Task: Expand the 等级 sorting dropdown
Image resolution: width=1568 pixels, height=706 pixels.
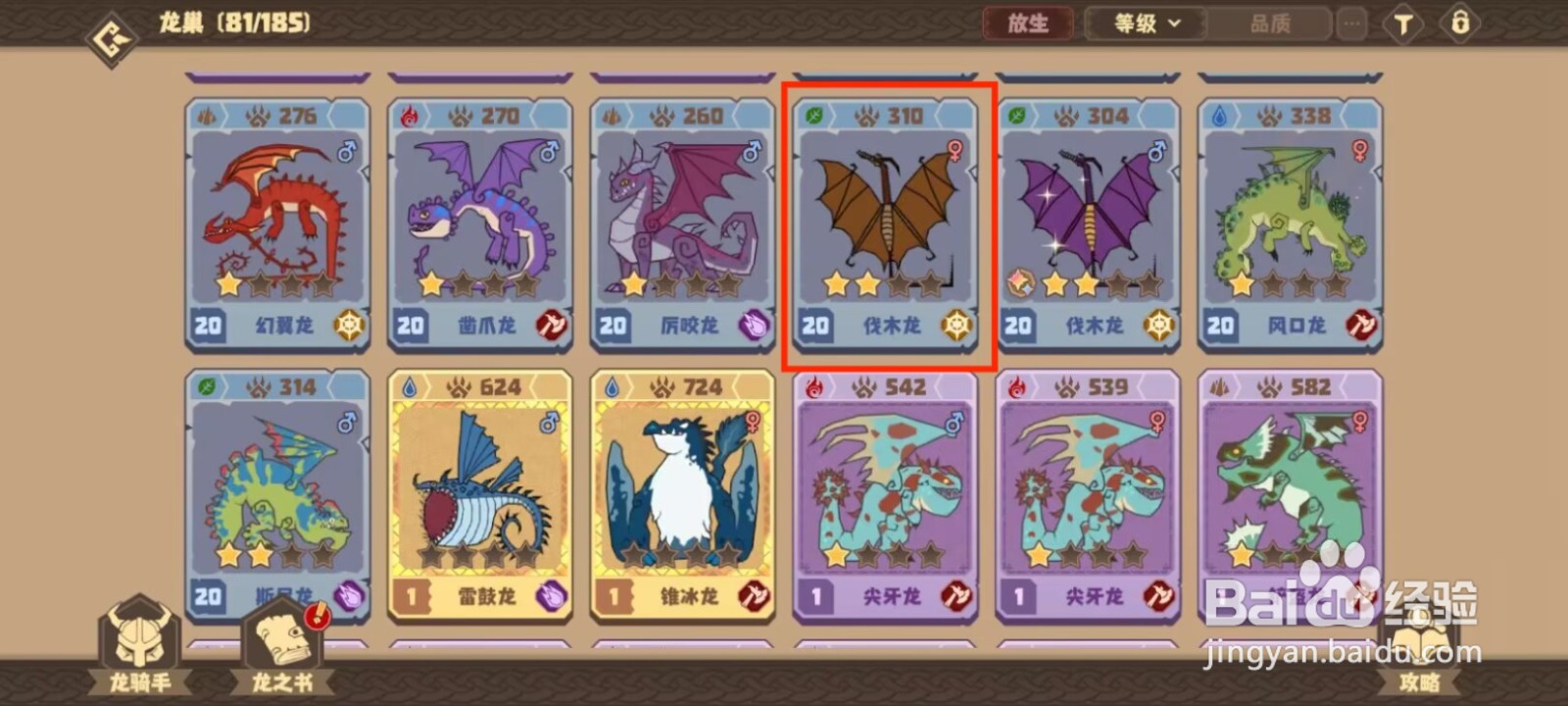Action: click(x=1143, y=24)
